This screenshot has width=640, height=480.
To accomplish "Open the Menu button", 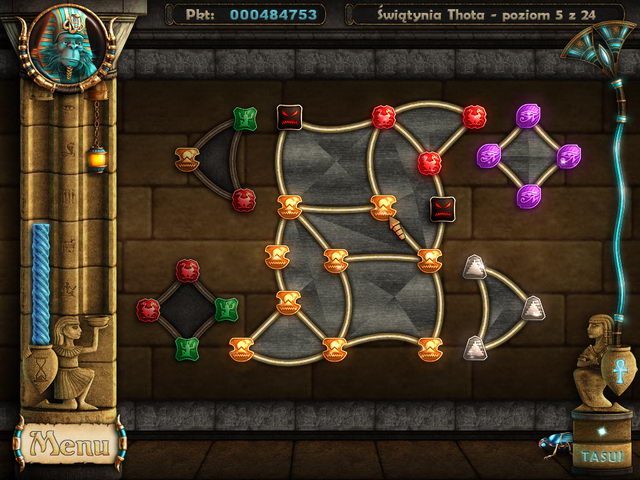I will pyautogui.click(x=66, y=441).
